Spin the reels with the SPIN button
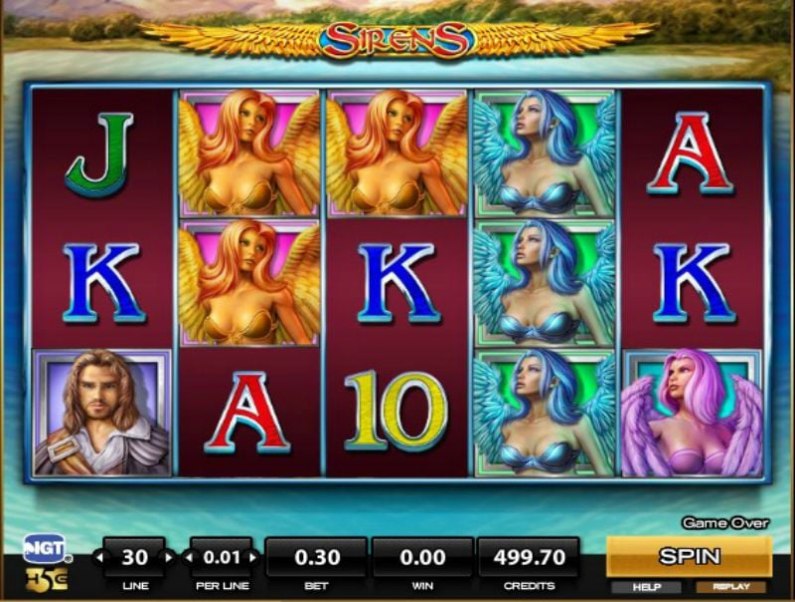795x602 pixels. pos(689,556)
